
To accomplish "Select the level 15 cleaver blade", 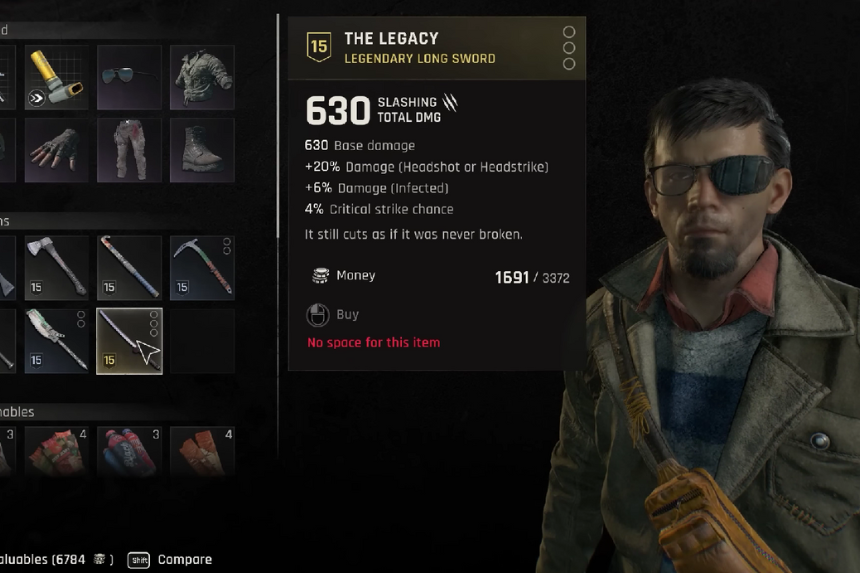I will tap(57, 340).
